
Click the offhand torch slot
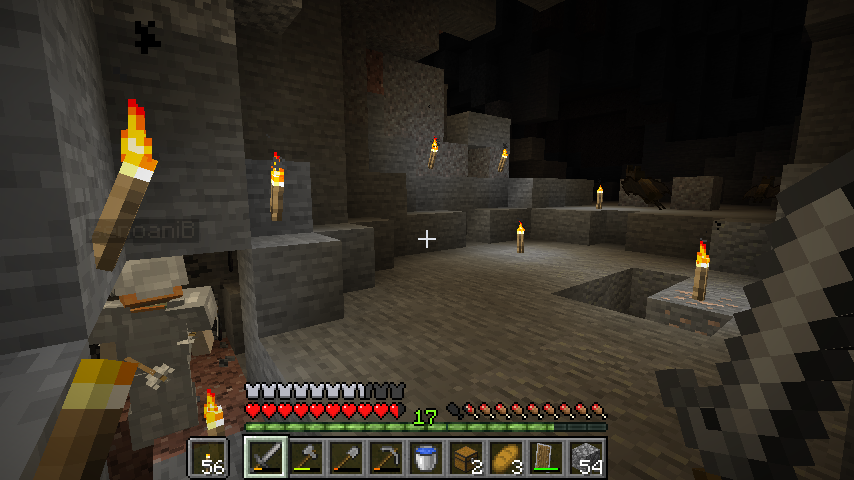click(208, 458)
